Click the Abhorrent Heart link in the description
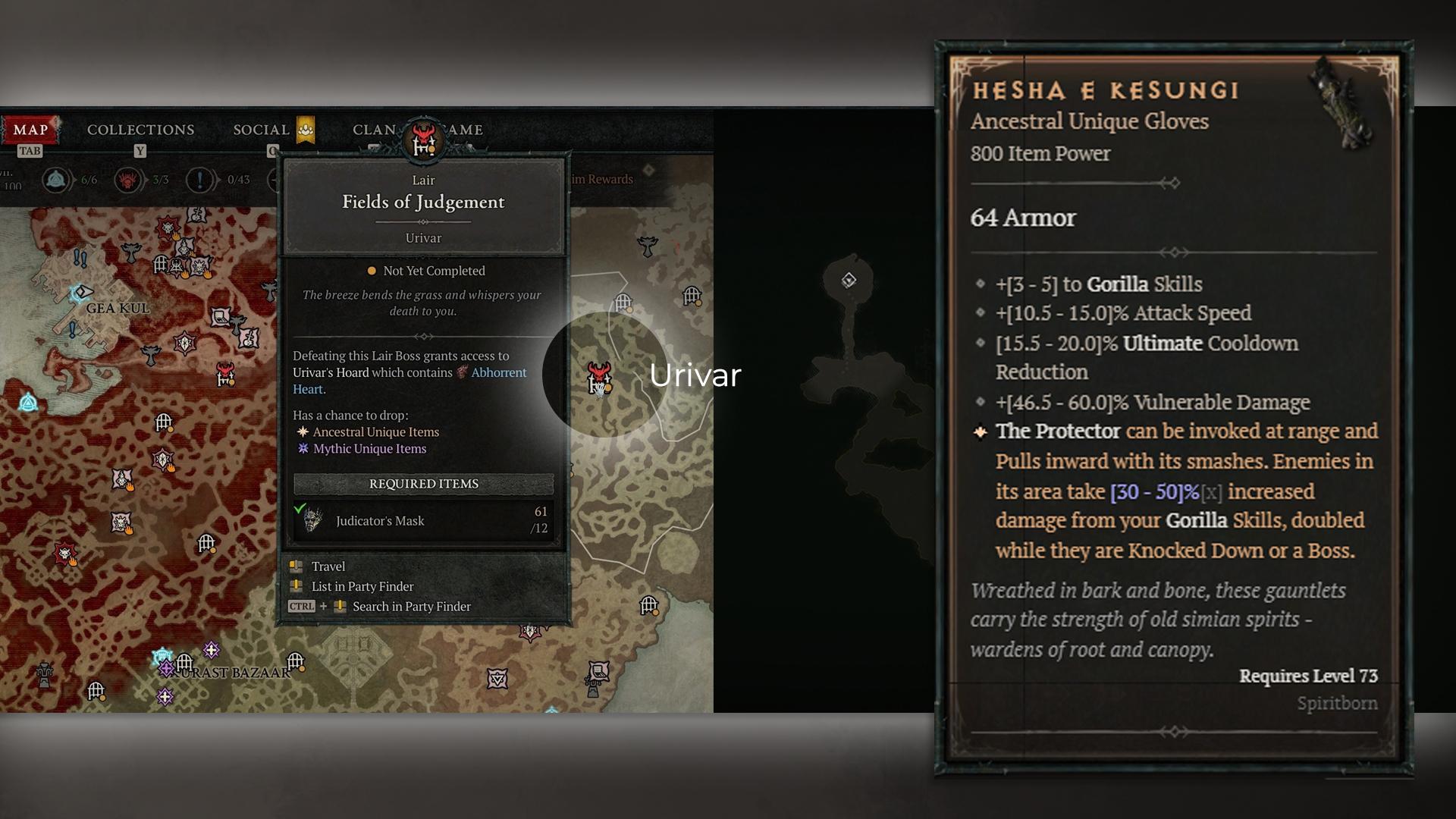1456x819 pixels. pyautogui.click(x=497, y=372)
